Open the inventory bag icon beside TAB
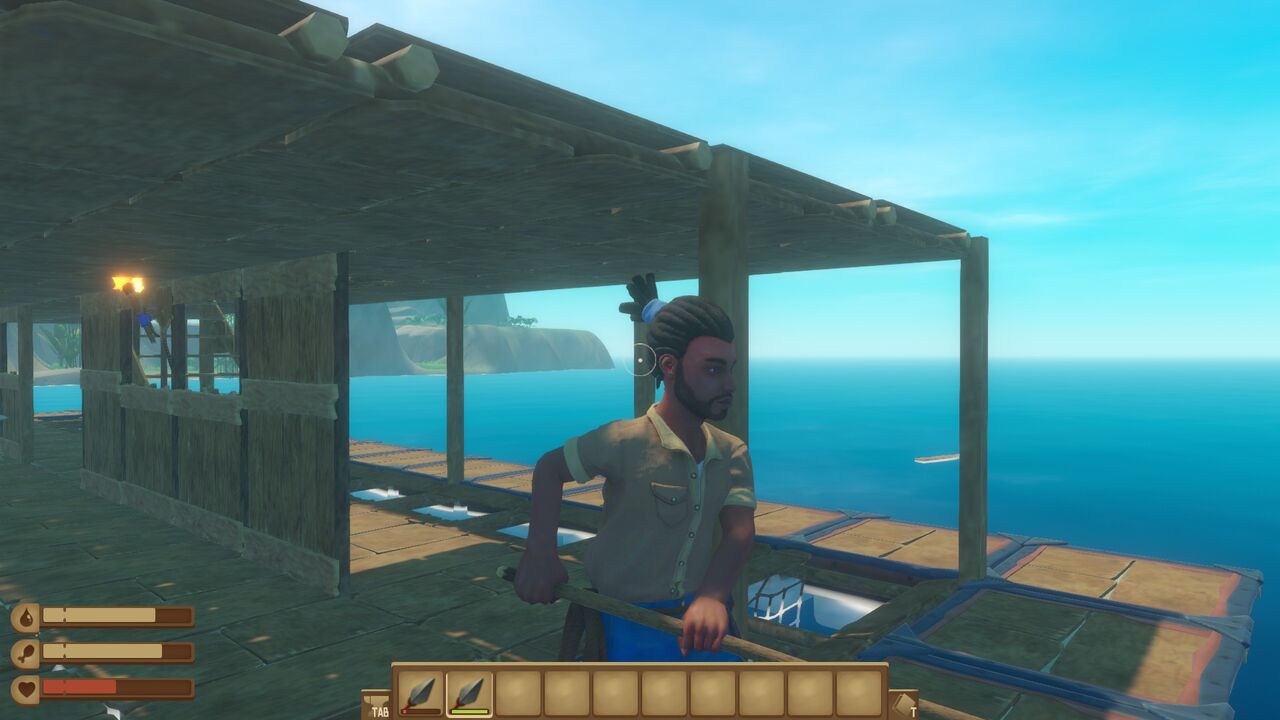This screenshot has width=1280, height=720. [378, 702]
